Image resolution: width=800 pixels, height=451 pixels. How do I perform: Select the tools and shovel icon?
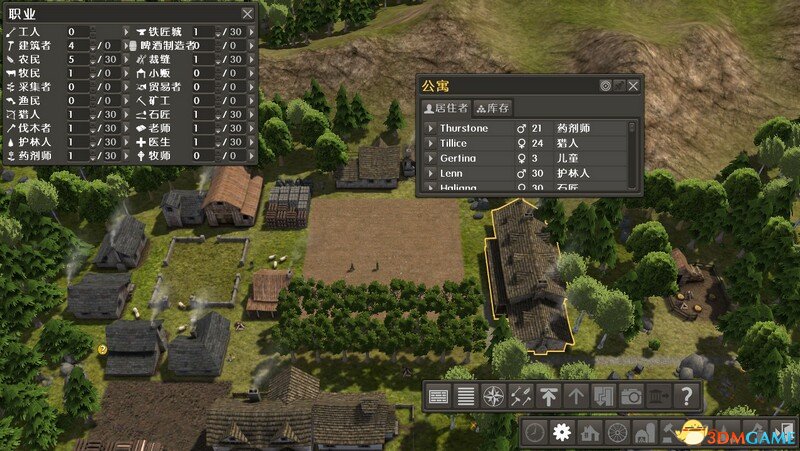(520, 396)
